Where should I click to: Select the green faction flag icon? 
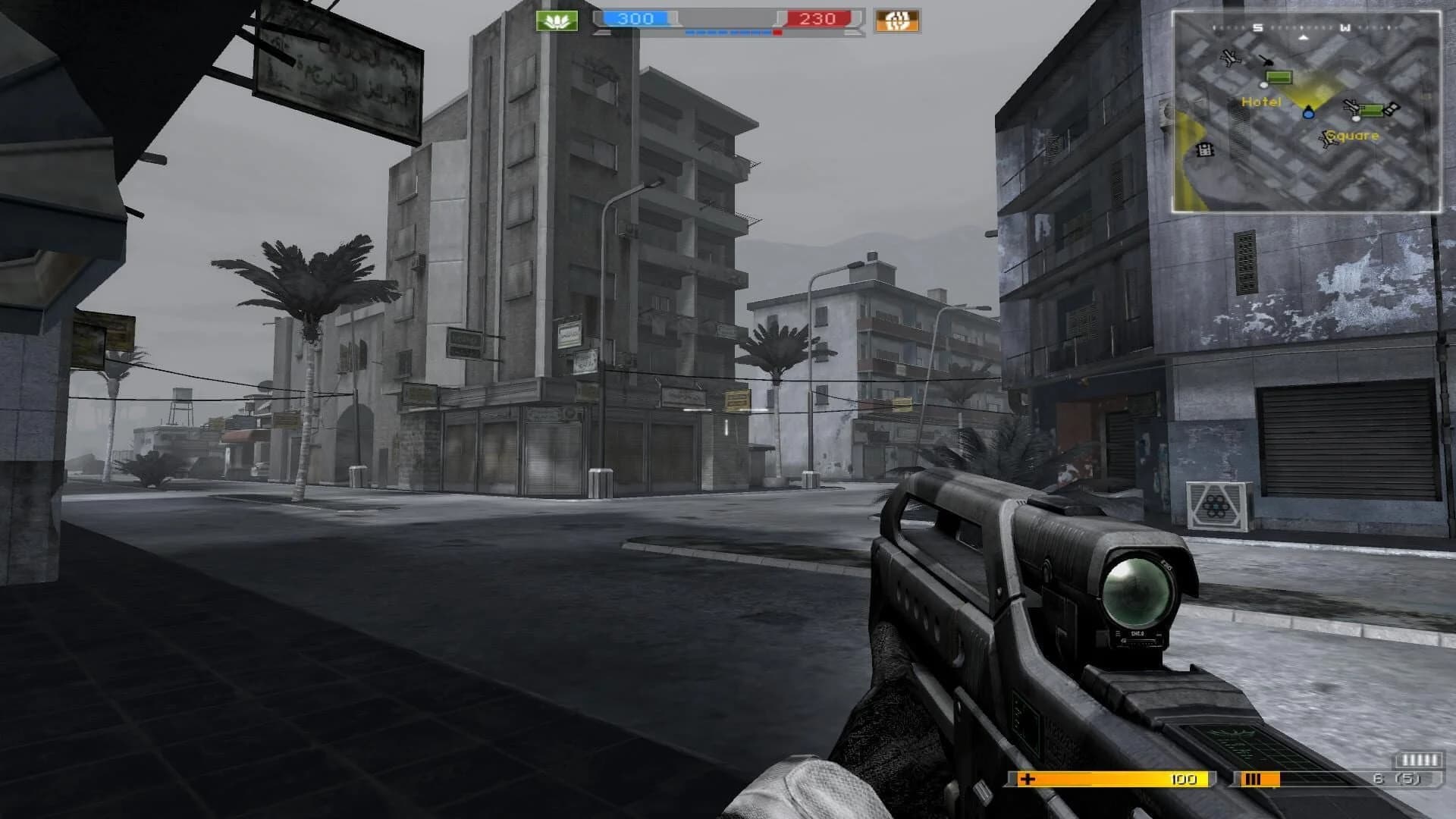(556, 21)
